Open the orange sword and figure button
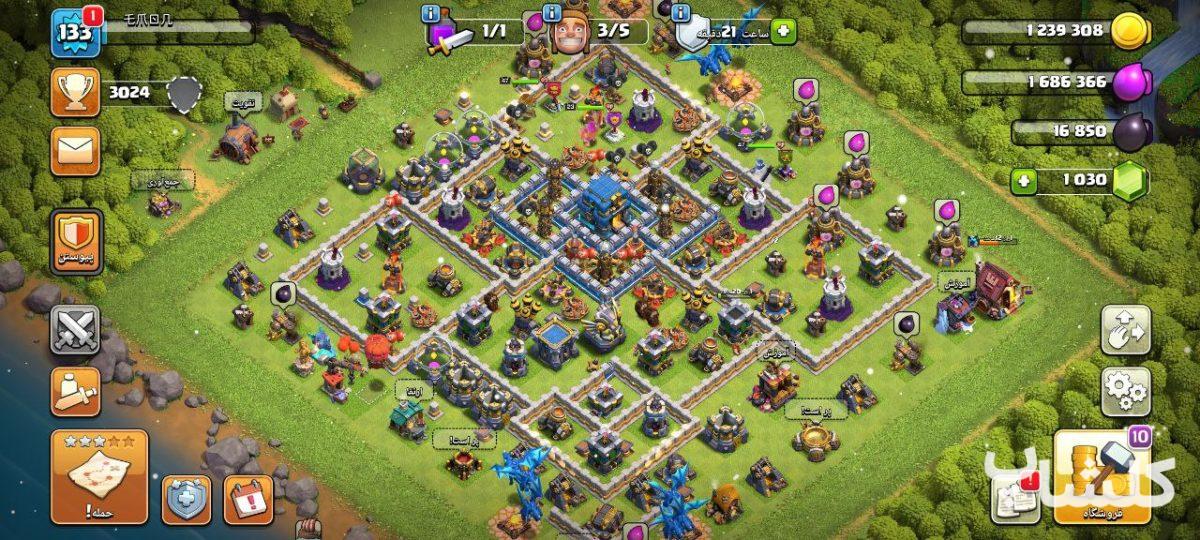 [75, 392]
